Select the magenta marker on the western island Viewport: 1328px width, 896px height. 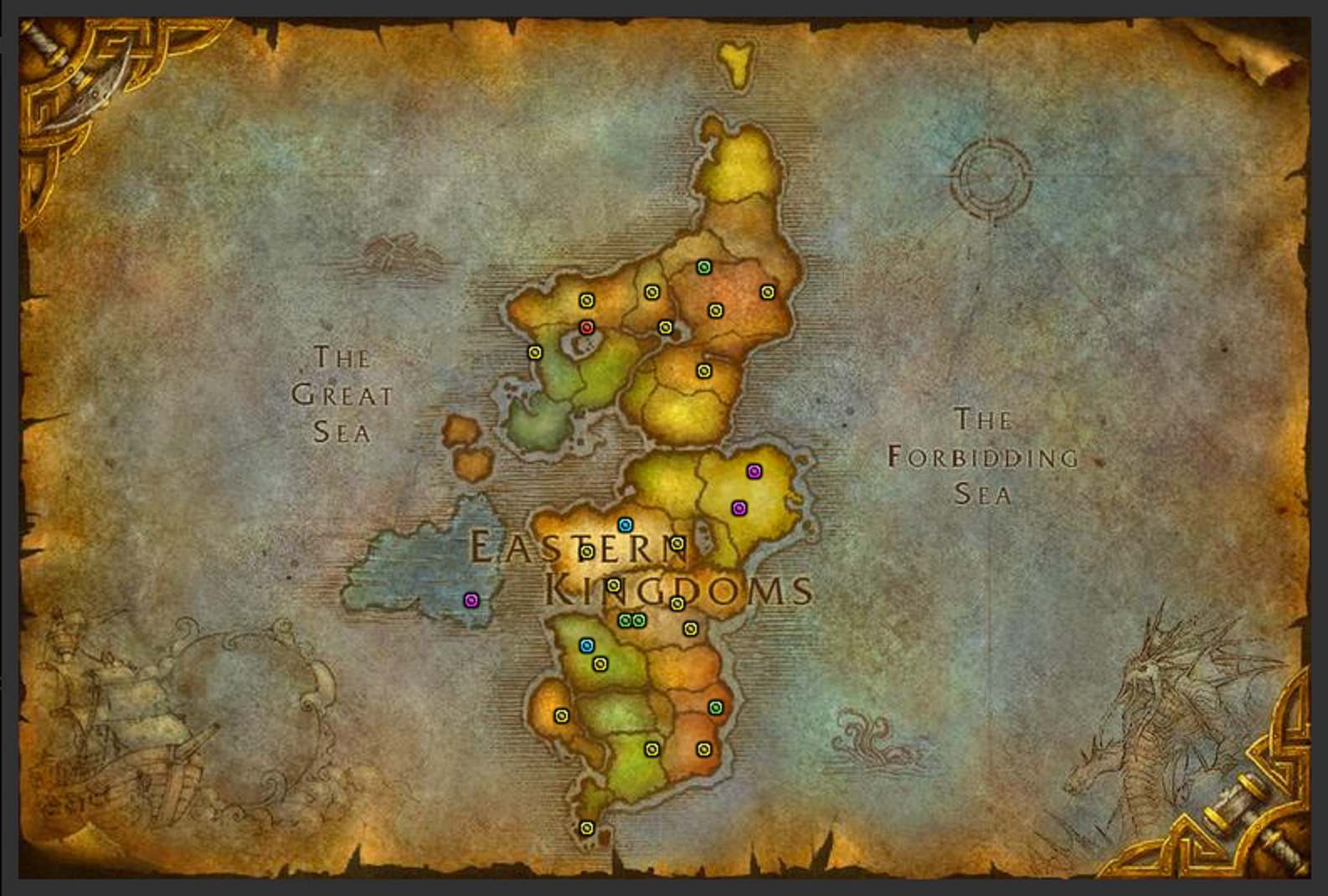(471, 600)
